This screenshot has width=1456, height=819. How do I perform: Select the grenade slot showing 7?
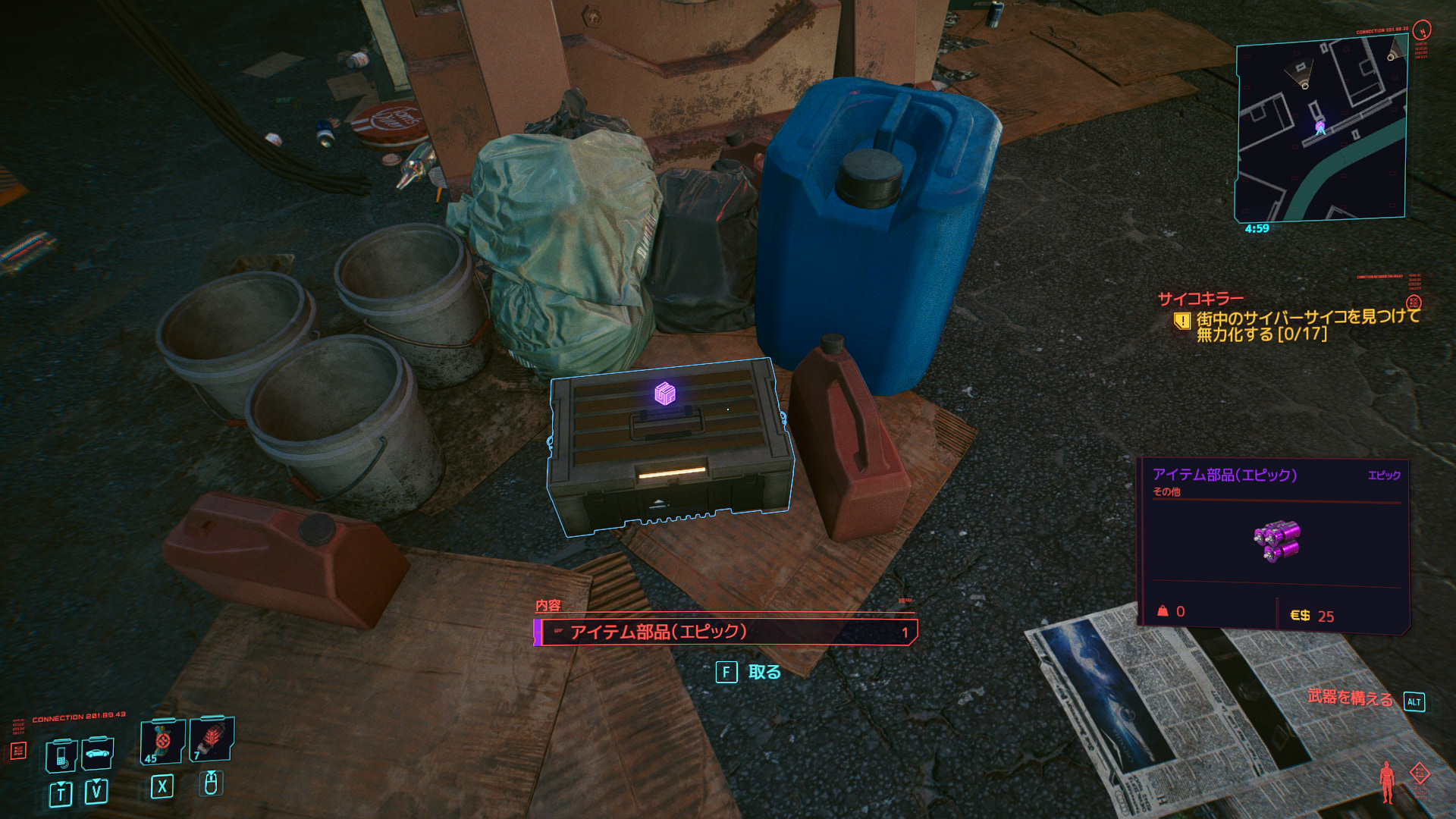coord(211,739)
